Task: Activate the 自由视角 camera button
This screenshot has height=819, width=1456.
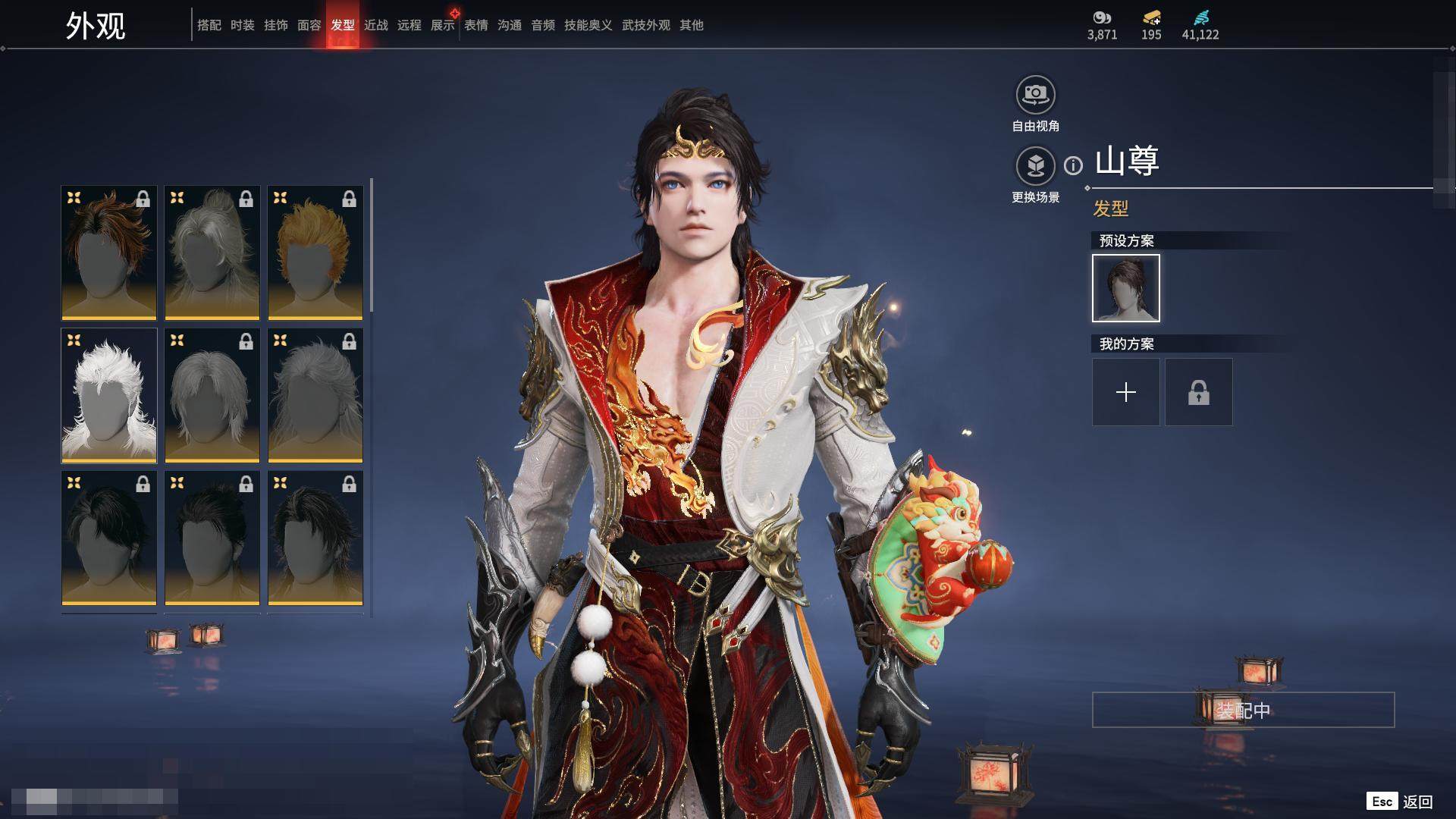Action: click(1035, 95)
